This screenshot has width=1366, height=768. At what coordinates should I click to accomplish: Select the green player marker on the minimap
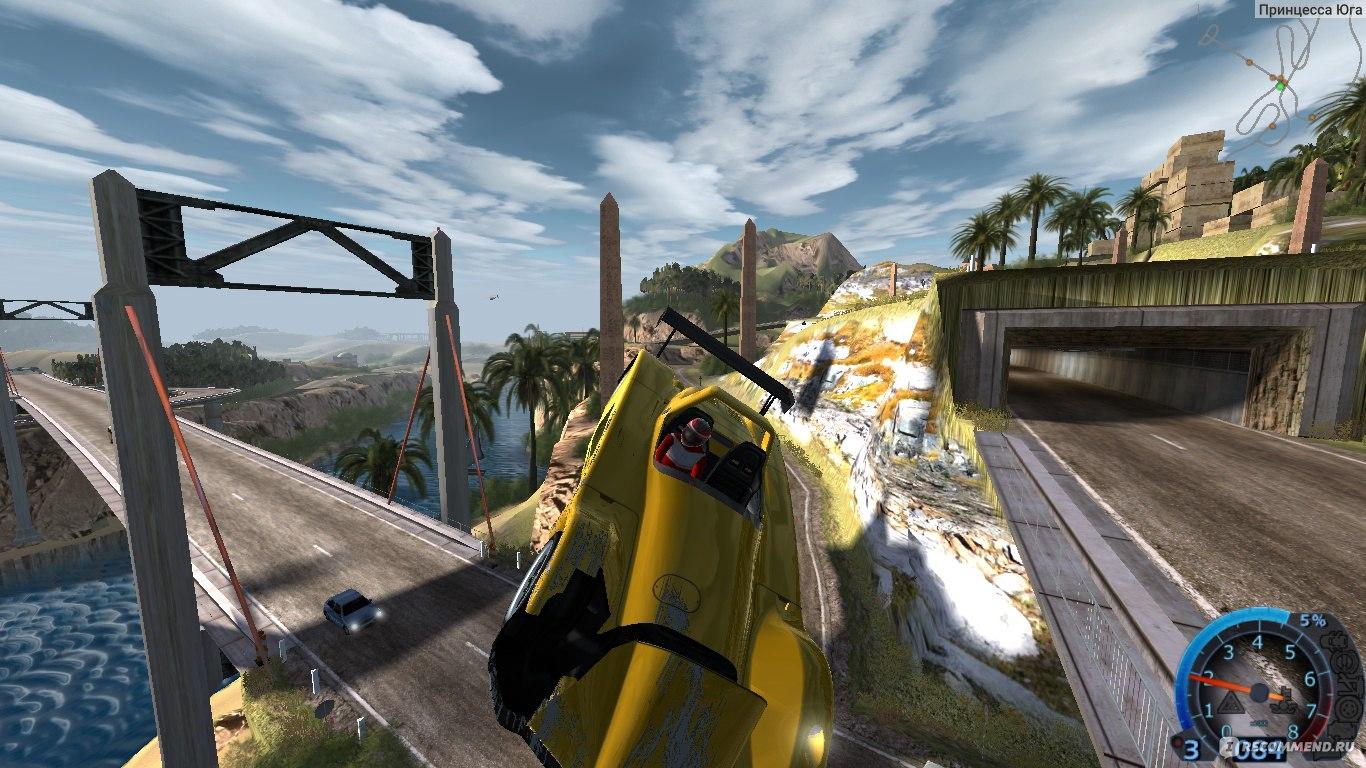(x=1280, y=87)
